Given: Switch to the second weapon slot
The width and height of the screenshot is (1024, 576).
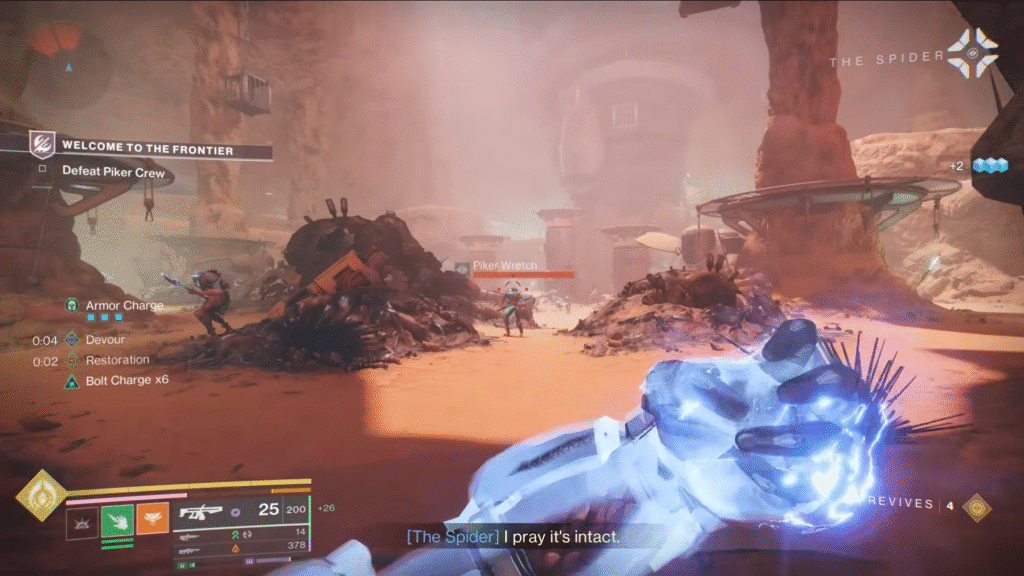Looking at the screenshot, I should [x=190, y=535].
